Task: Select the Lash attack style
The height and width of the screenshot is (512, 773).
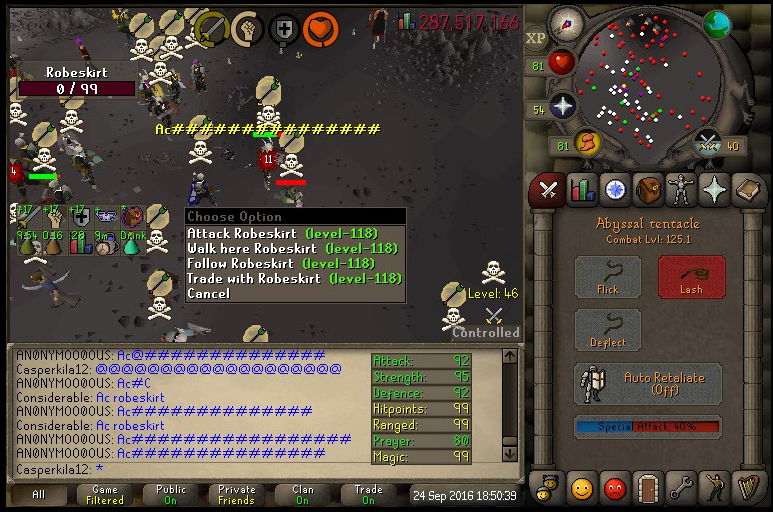Action: [691, 277]
